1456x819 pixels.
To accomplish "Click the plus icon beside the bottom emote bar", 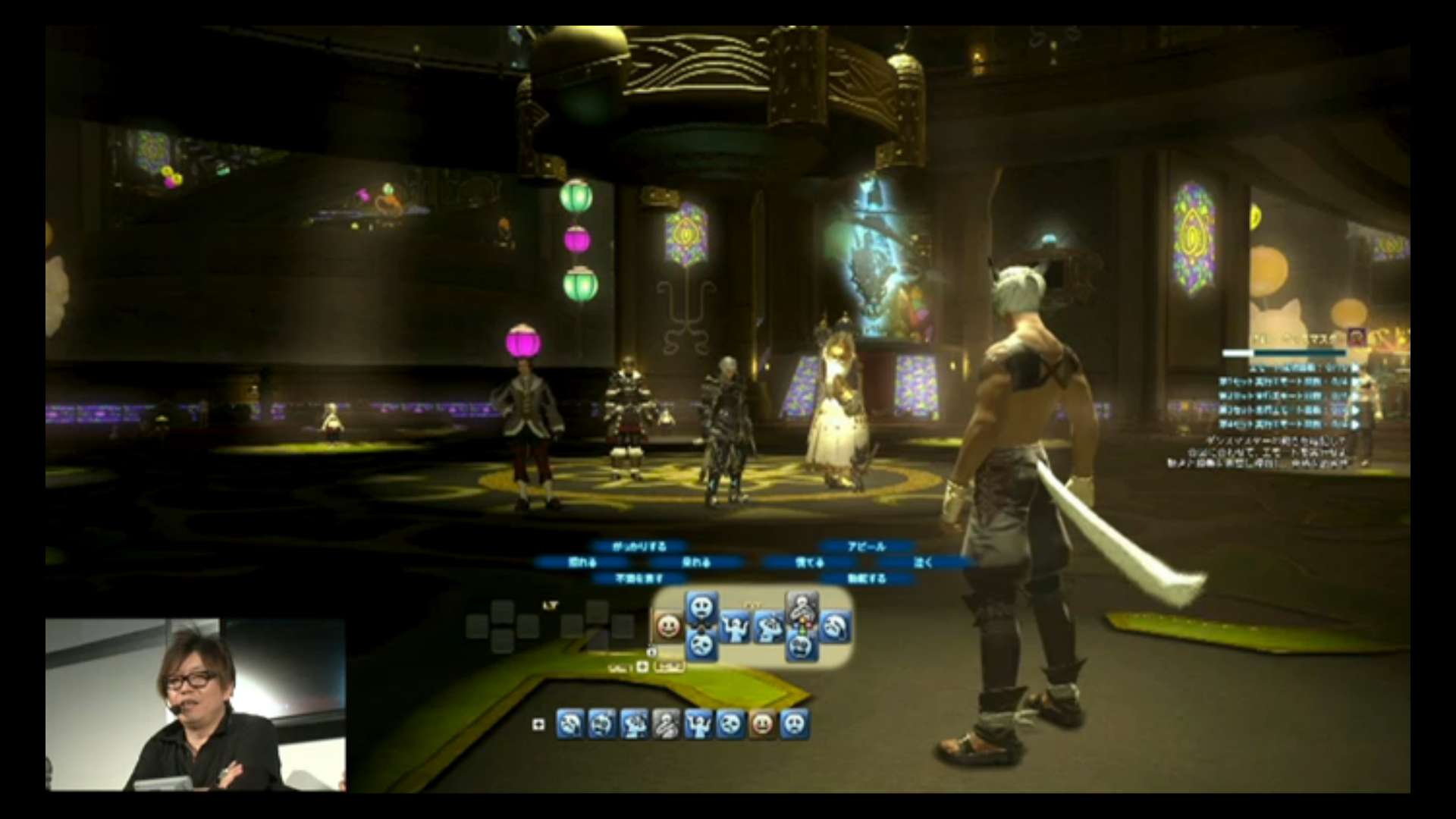I will [x=538, y=725].
